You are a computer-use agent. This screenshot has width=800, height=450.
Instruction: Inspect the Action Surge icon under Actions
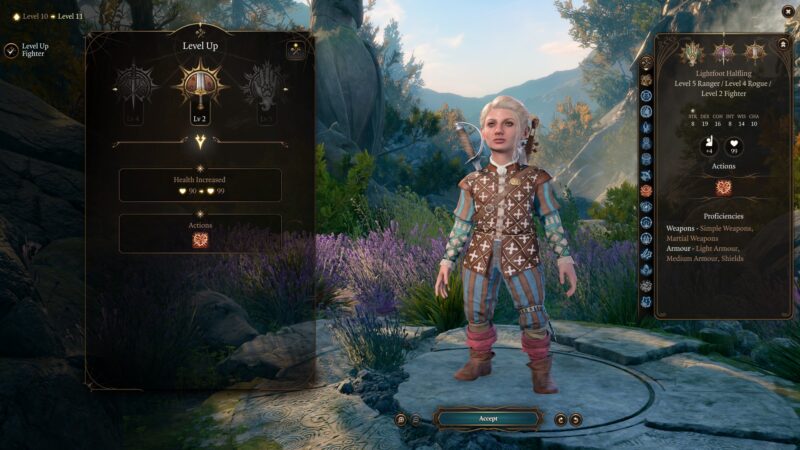200,240
